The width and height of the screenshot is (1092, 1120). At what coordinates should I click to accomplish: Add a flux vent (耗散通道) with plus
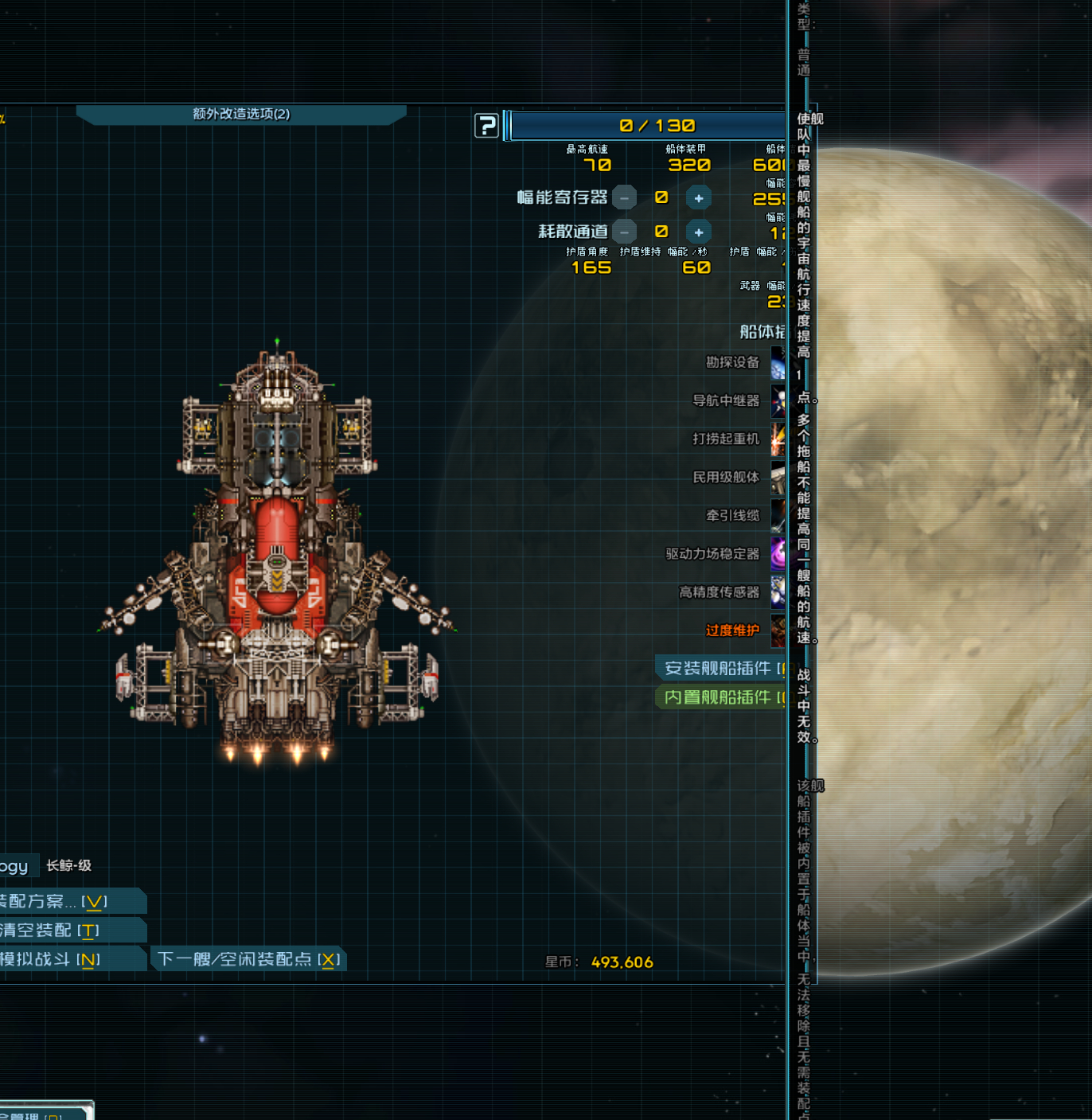[698, 232]
